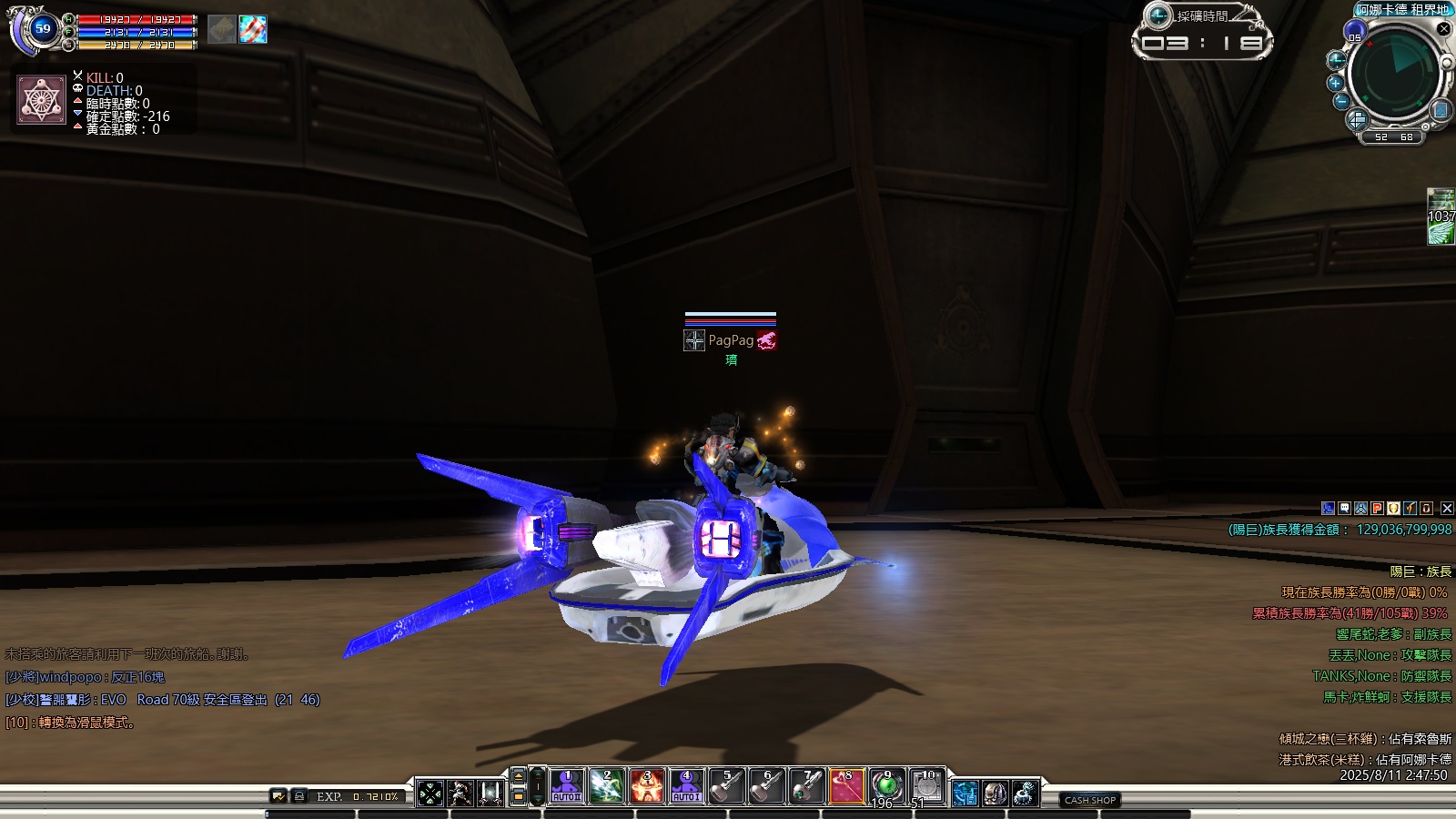Screen dimensions: 1456x819
Task: Activate the AUTO II skill in slot 1
Action: [x=567, y=786]
